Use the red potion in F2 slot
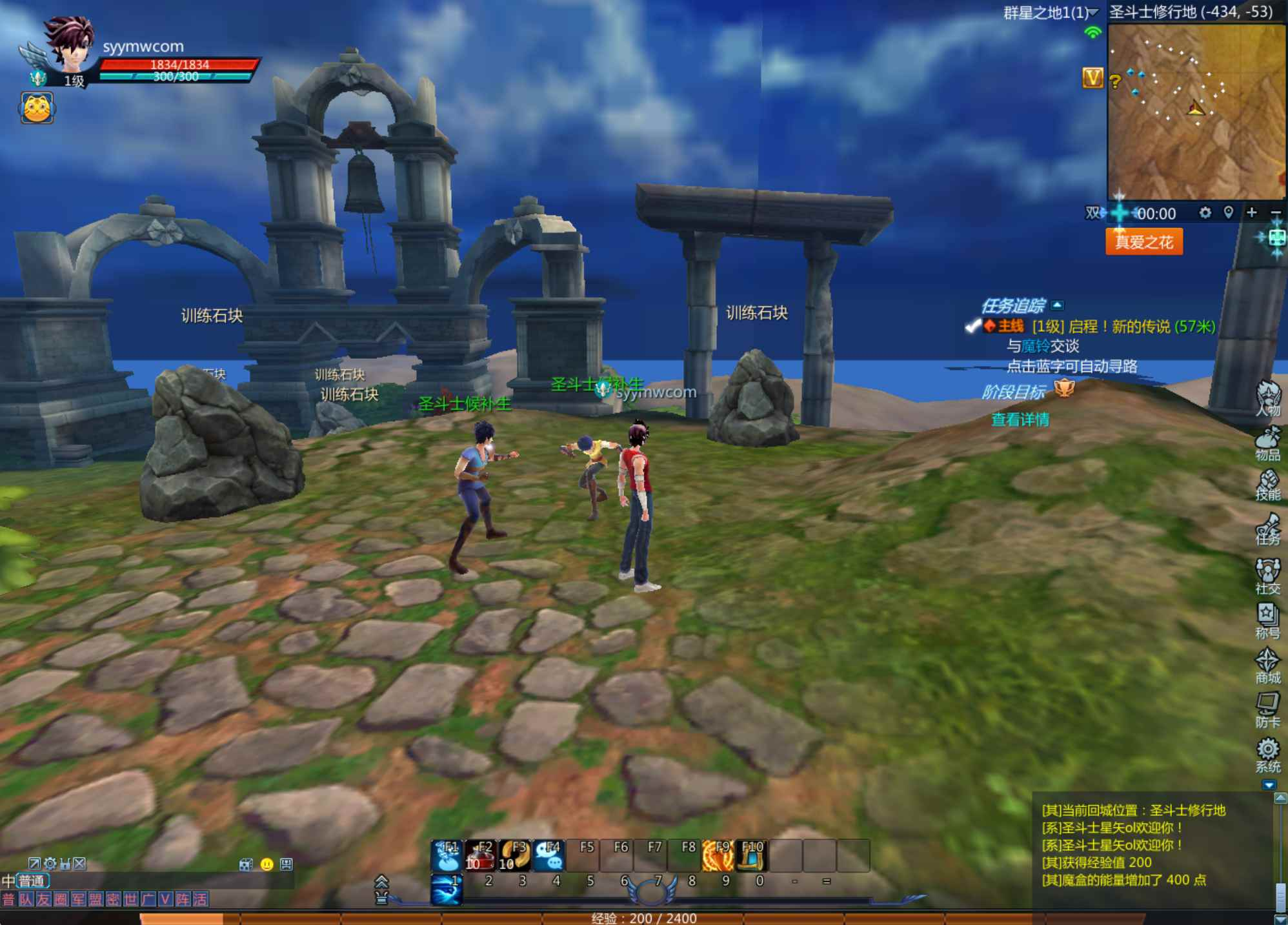Viewport: 1288px width, 925px height. [481, 856]
